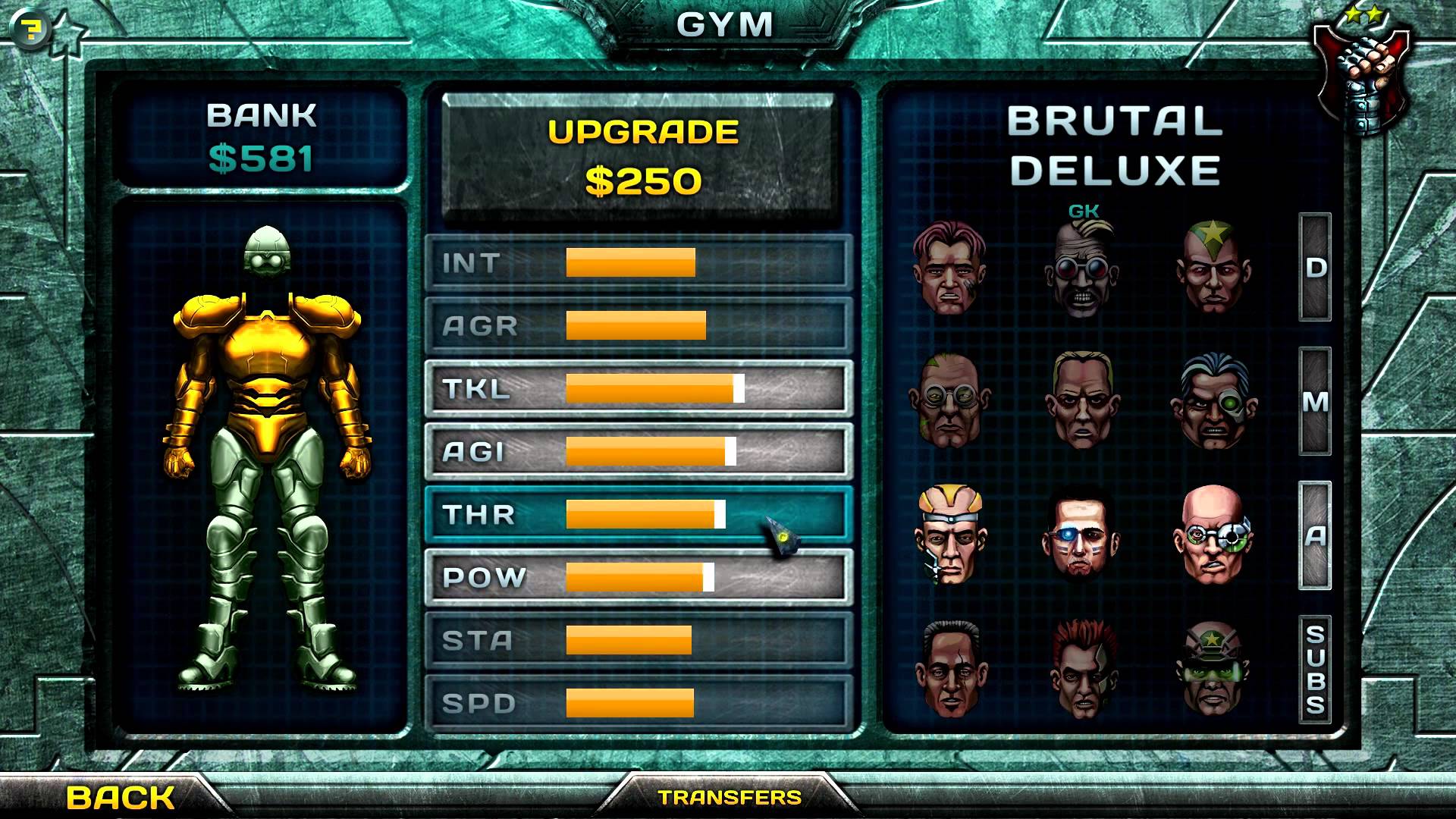Choose the AGR aggression stat row
Screen dimensions: 1456x819
(x=639, y=326)
